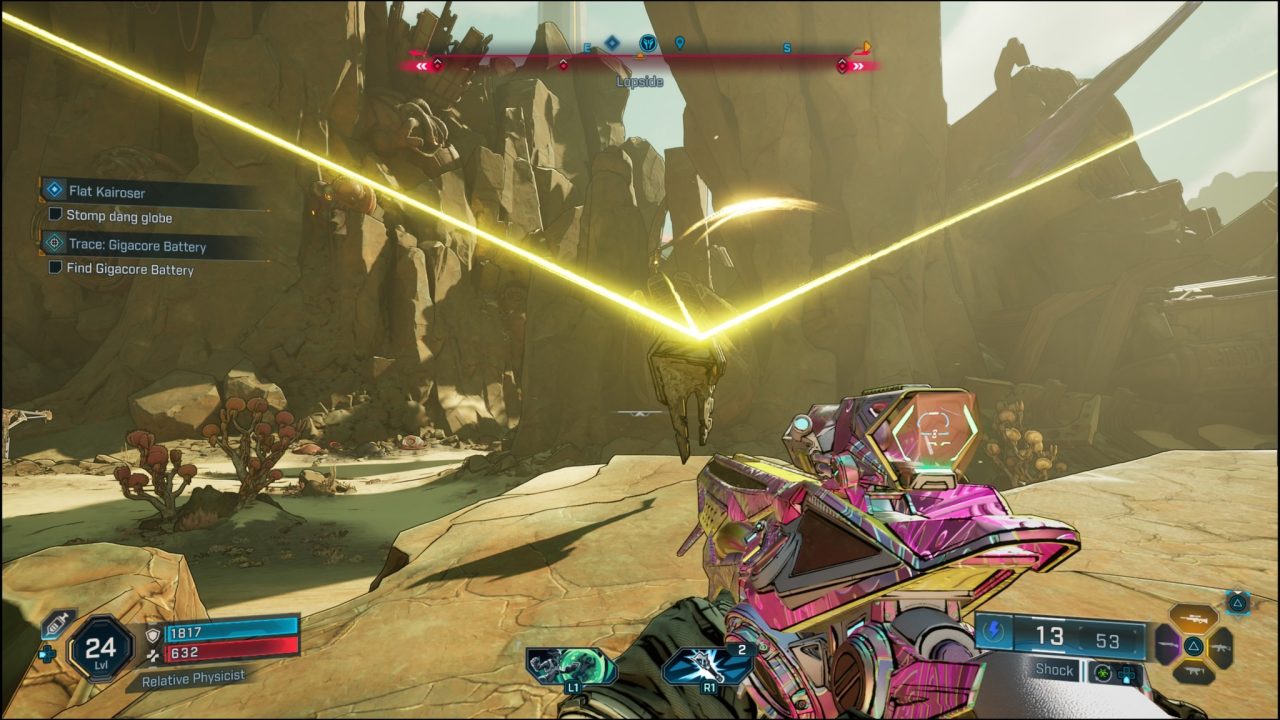Click the triangle button prompt above weapon wheel
Screen dimensions: 1280x720
[1238, 604]
